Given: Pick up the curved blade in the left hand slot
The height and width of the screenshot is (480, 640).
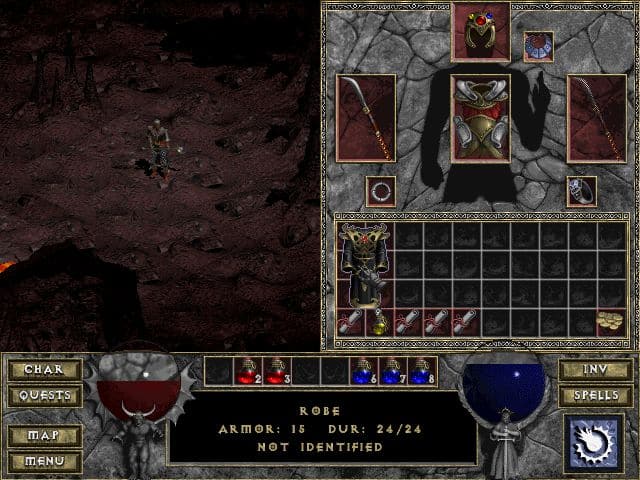Looking at the screenshot, I should 365,117.
